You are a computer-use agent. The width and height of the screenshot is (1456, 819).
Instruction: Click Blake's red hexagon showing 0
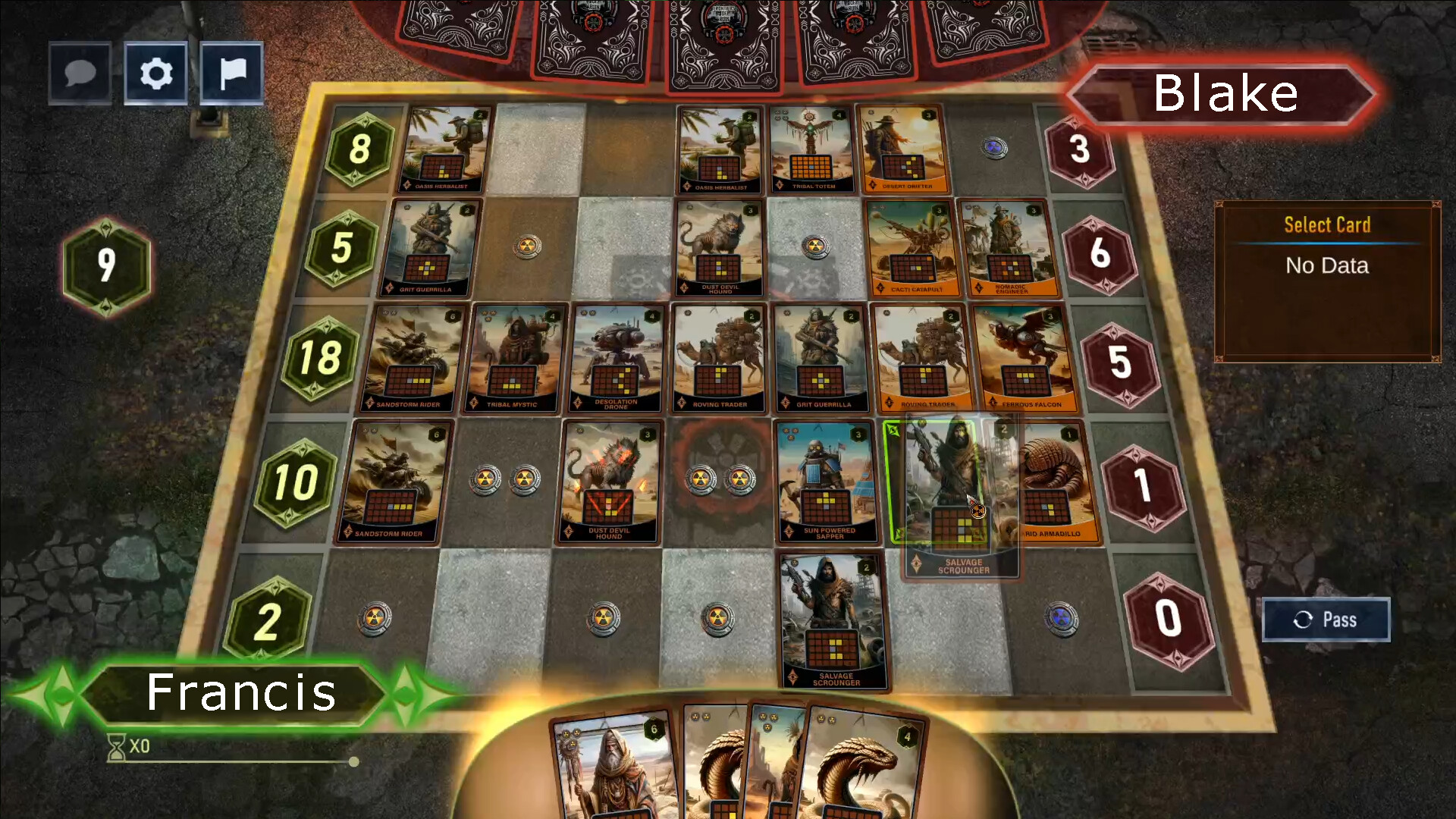pyautogui.click(x=1168, y=619)
